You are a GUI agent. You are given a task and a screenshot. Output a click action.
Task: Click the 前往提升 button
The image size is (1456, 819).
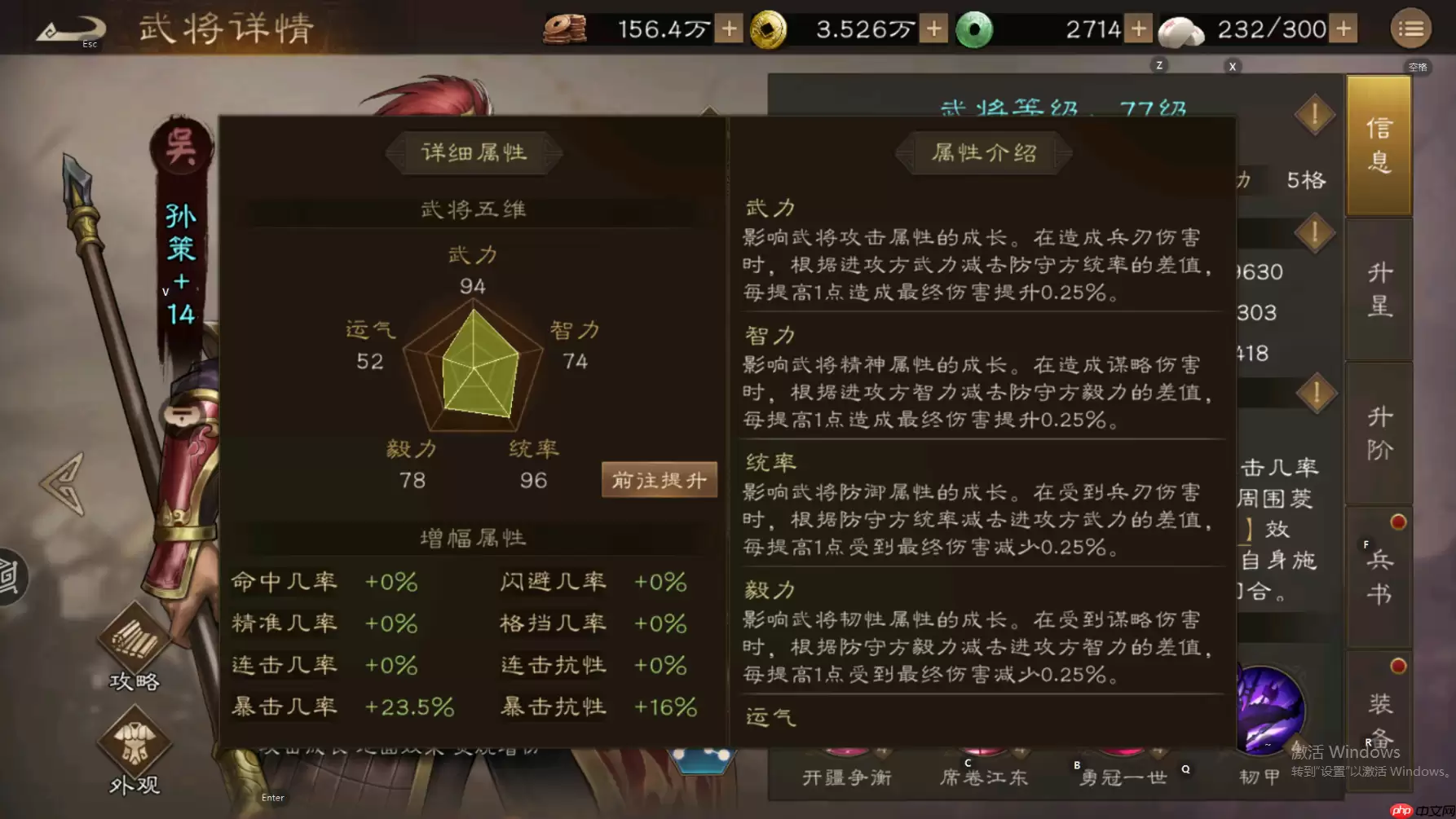[x=659, y=480]
